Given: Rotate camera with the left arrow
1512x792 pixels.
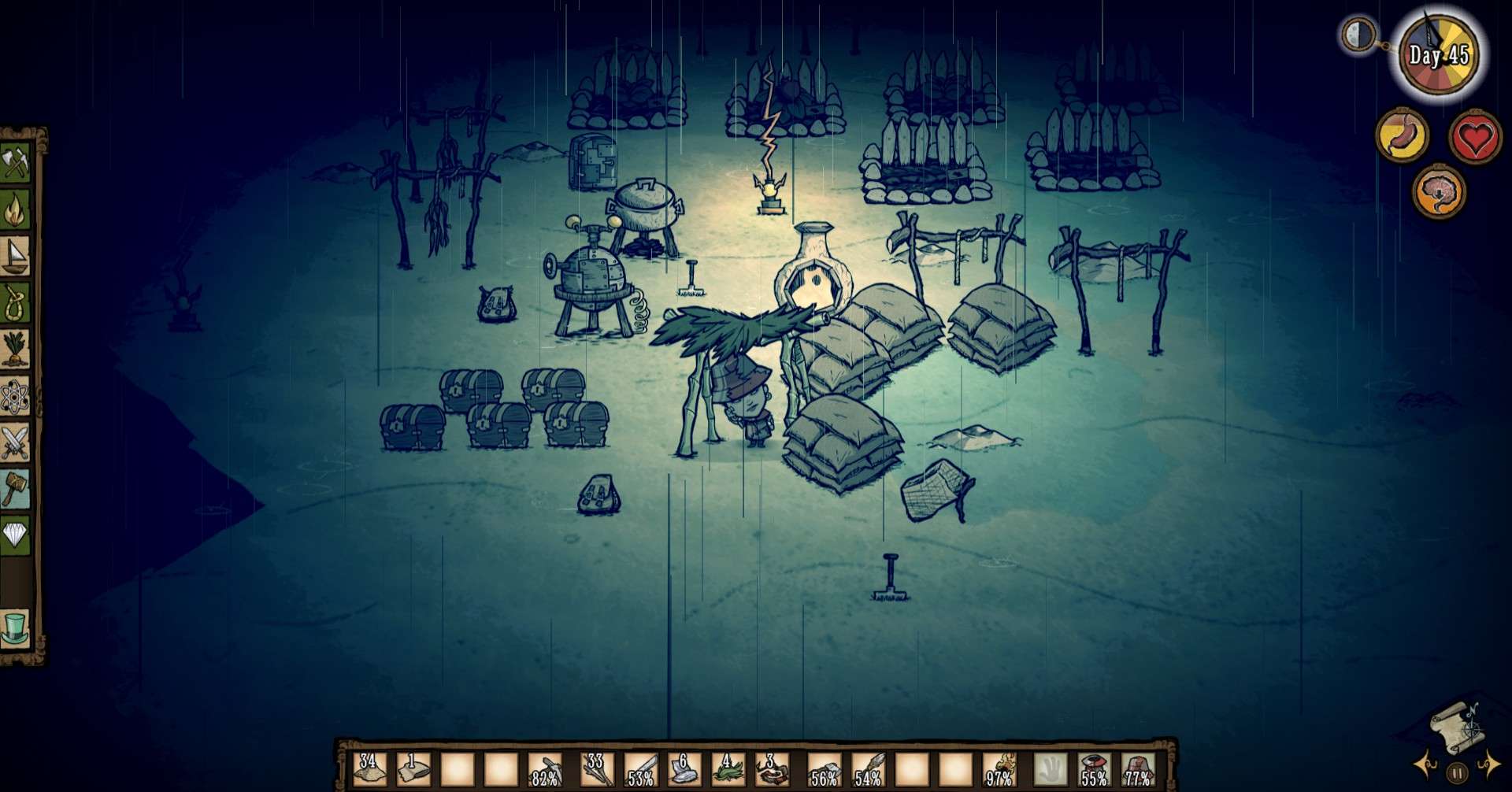Looking at the screenshot, I should click(1424, 764).
